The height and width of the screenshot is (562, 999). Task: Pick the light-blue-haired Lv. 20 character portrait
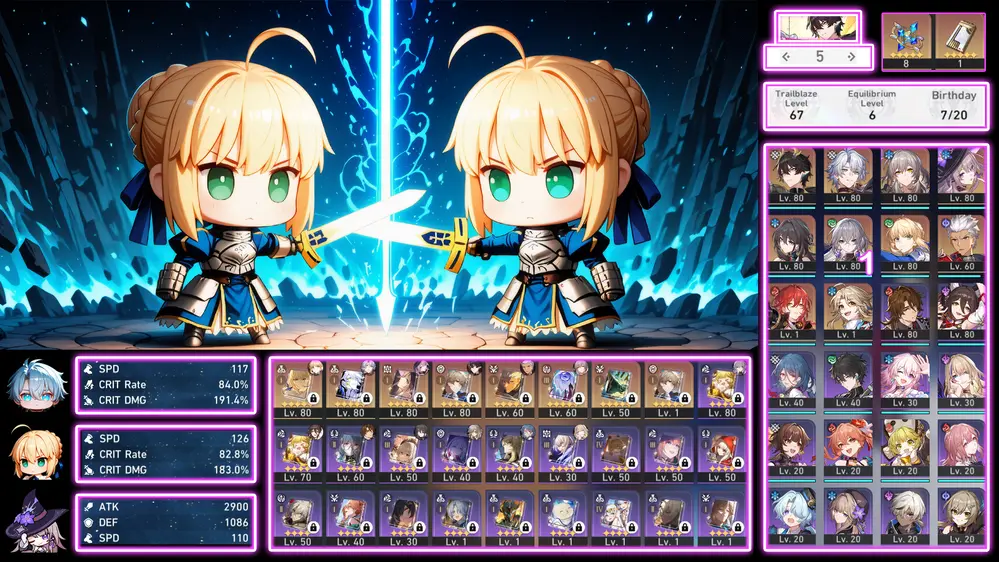(791, 509)
